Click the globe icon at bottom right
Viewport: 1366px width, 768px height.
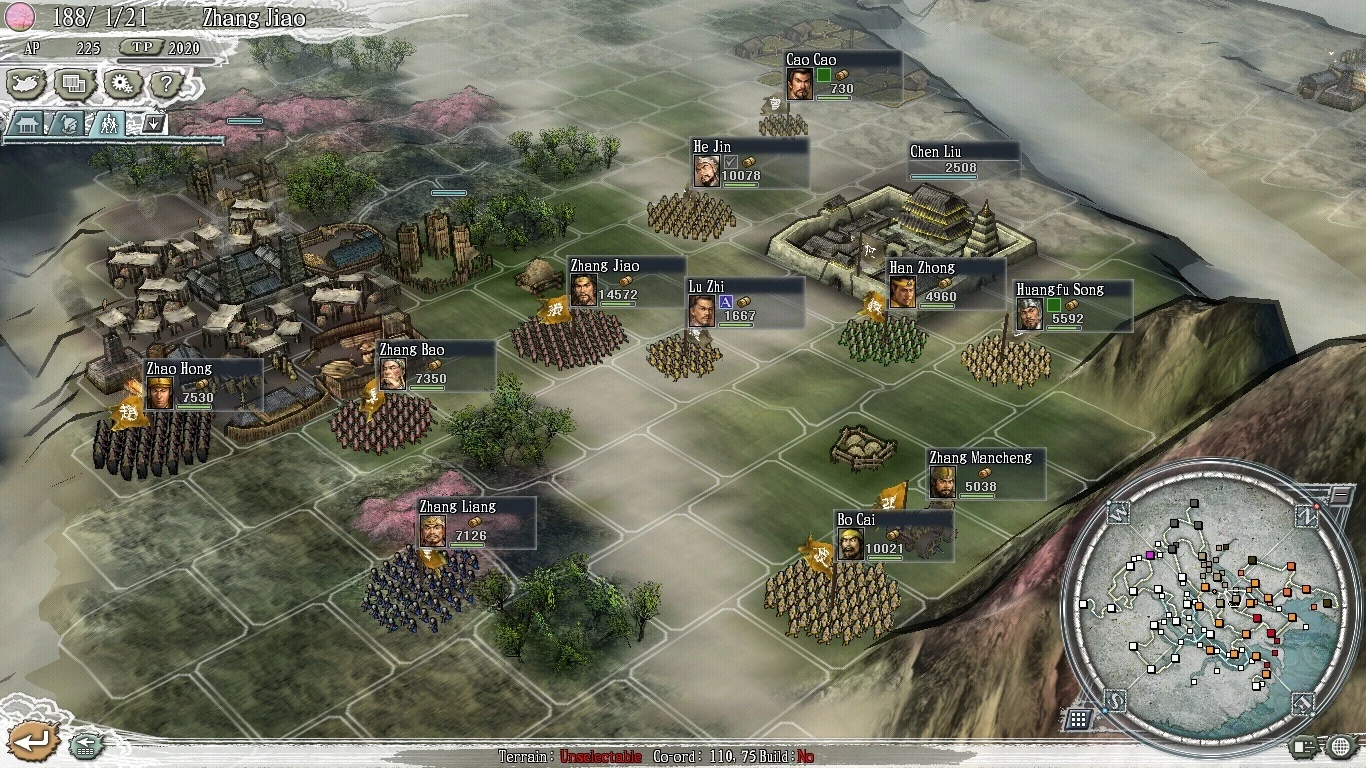point(1340,746)
